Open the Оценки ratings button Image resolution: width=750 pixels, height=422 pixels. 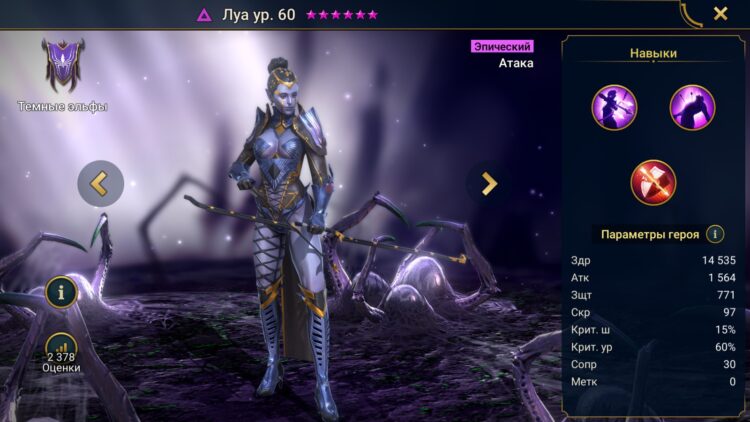point(62,352)
